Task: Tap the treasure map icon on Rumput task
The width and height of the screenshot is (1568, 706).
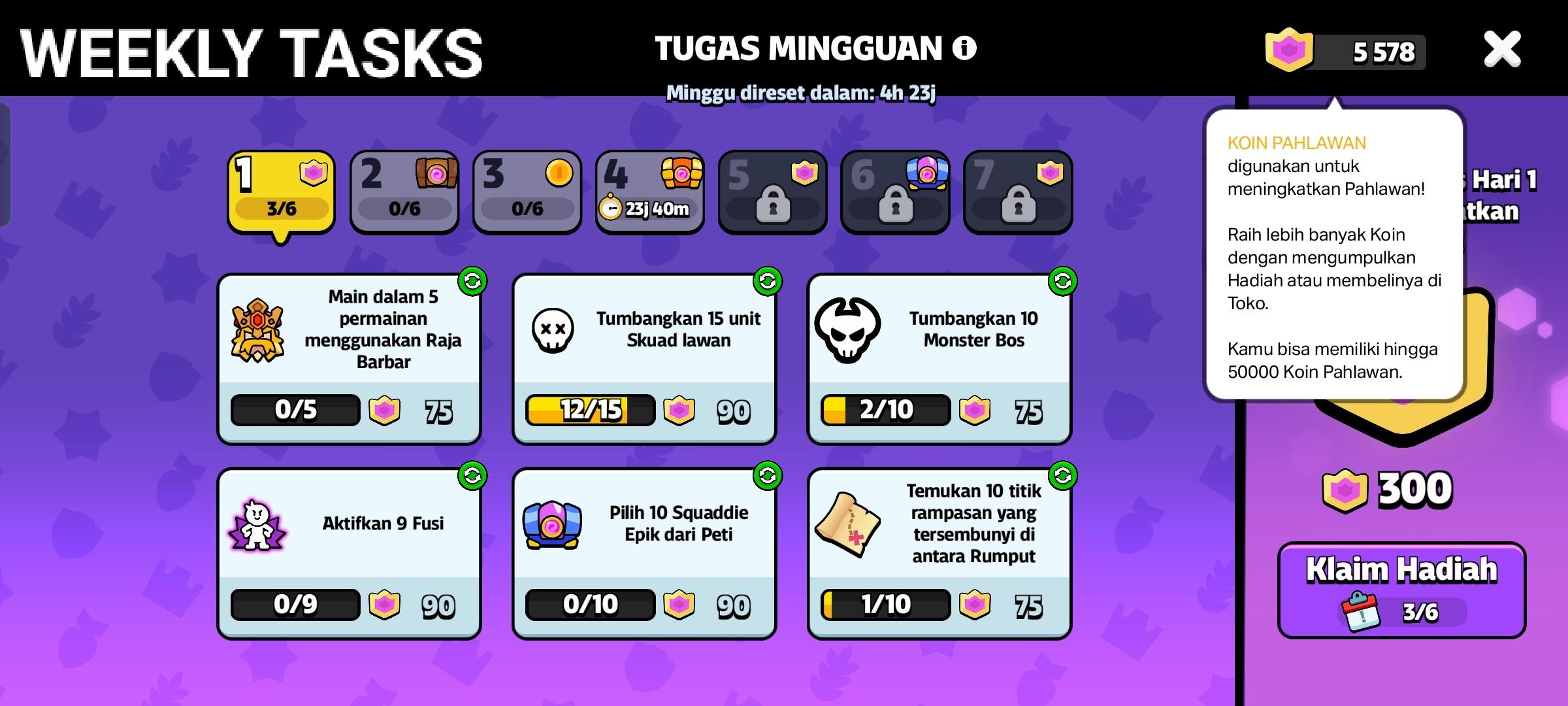Action: click(x=849, y=523)
